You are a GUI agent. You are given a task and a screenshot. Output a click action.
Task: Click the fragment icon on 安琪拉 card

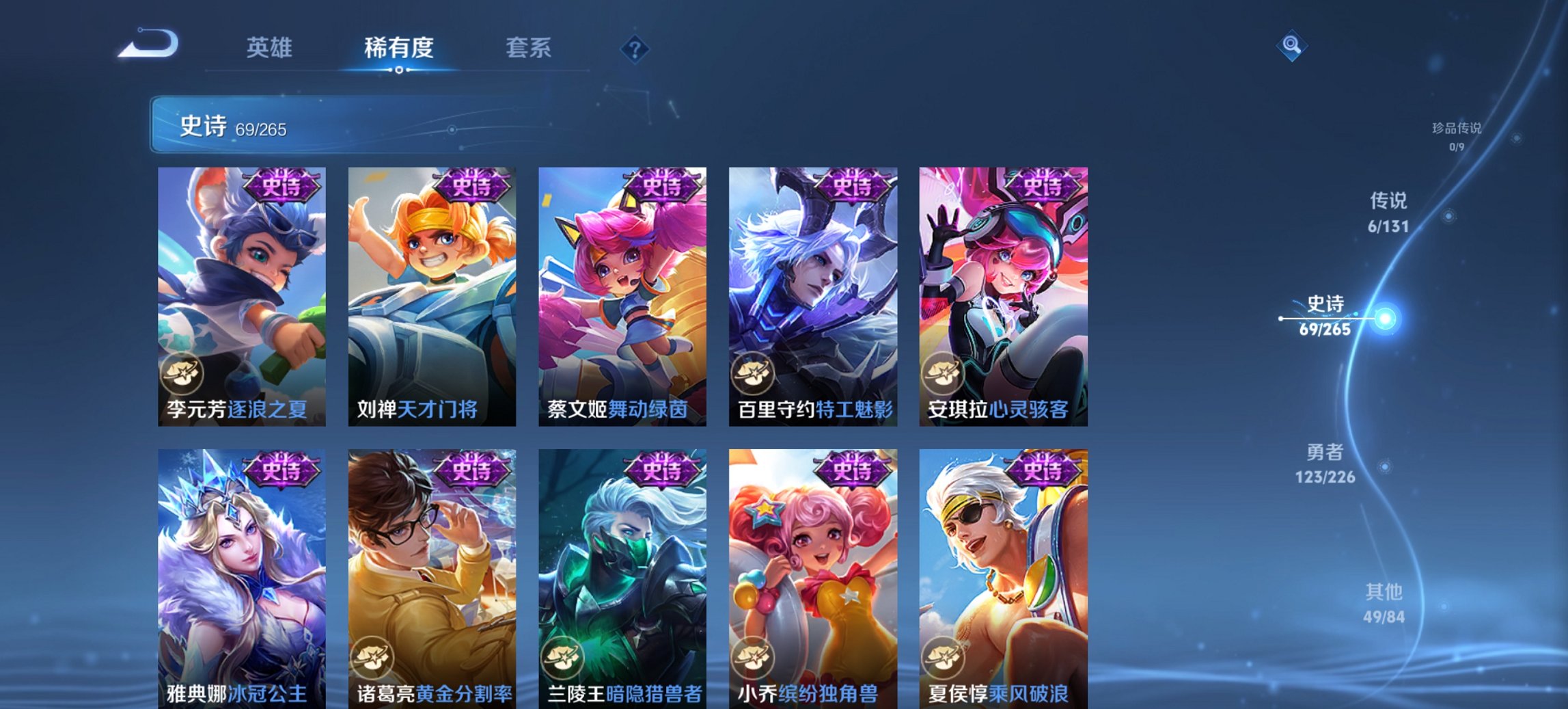(942, 373)
